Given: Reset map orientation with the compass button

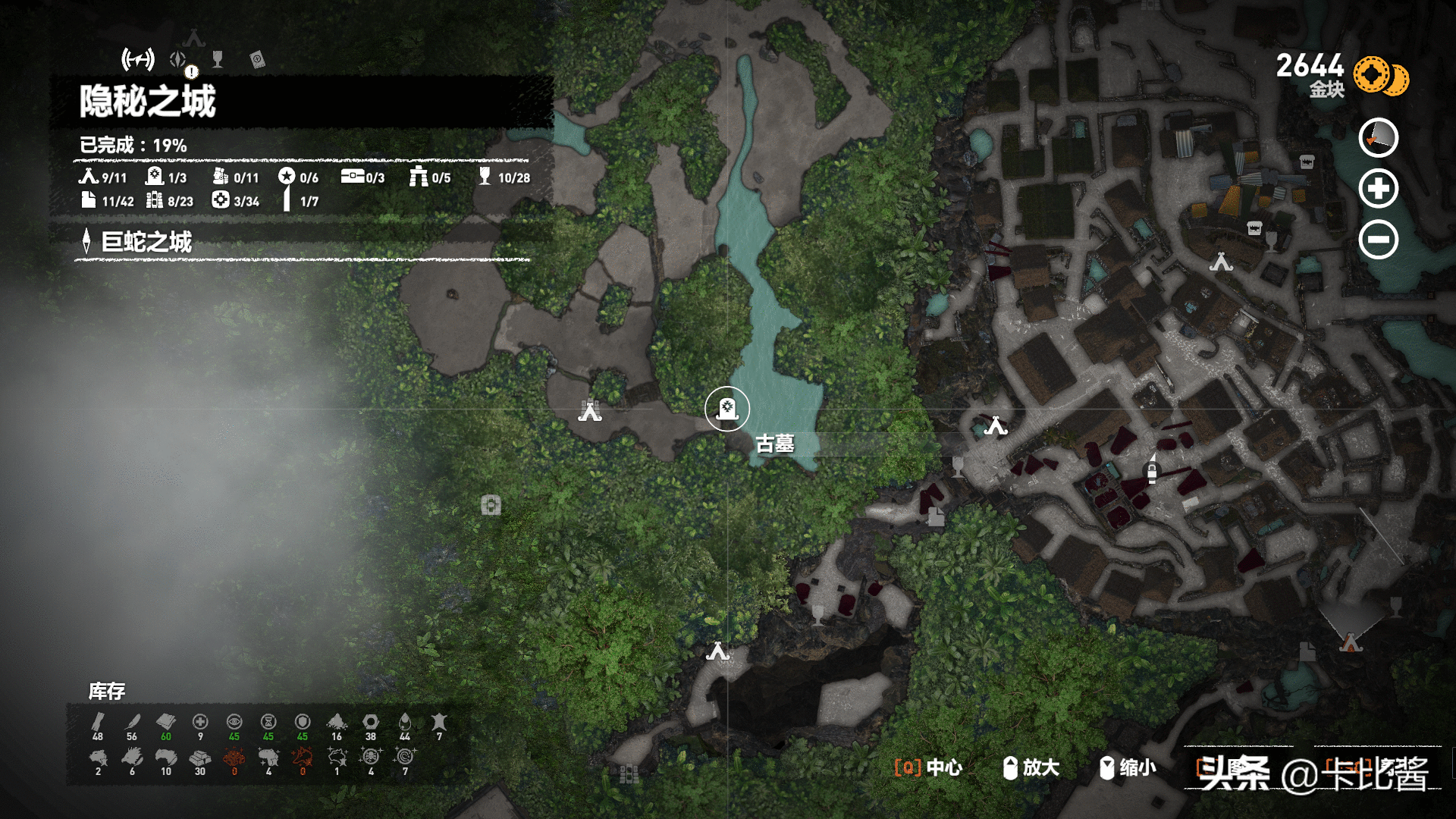Looking at the screenshot, I should pyautogui.click(x=1378, y=138).
